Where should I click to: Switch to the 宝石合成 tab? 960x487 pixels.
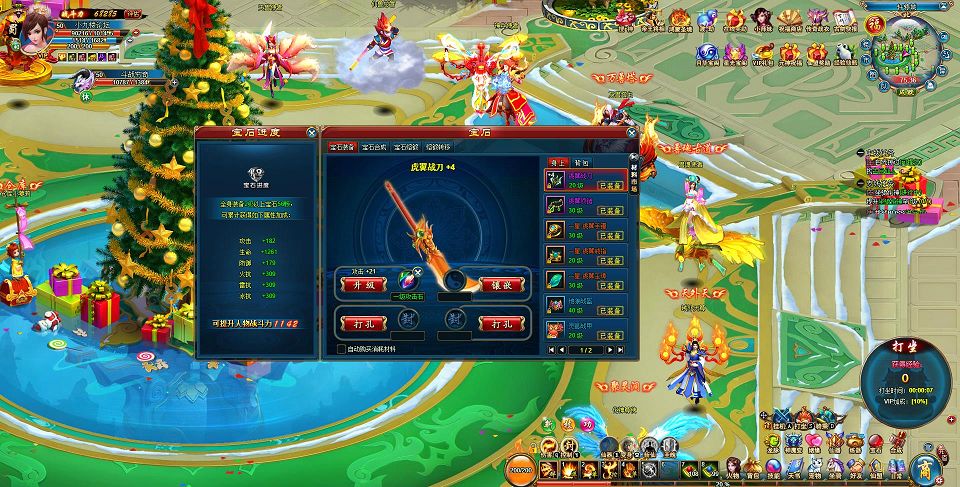point(376,148)
